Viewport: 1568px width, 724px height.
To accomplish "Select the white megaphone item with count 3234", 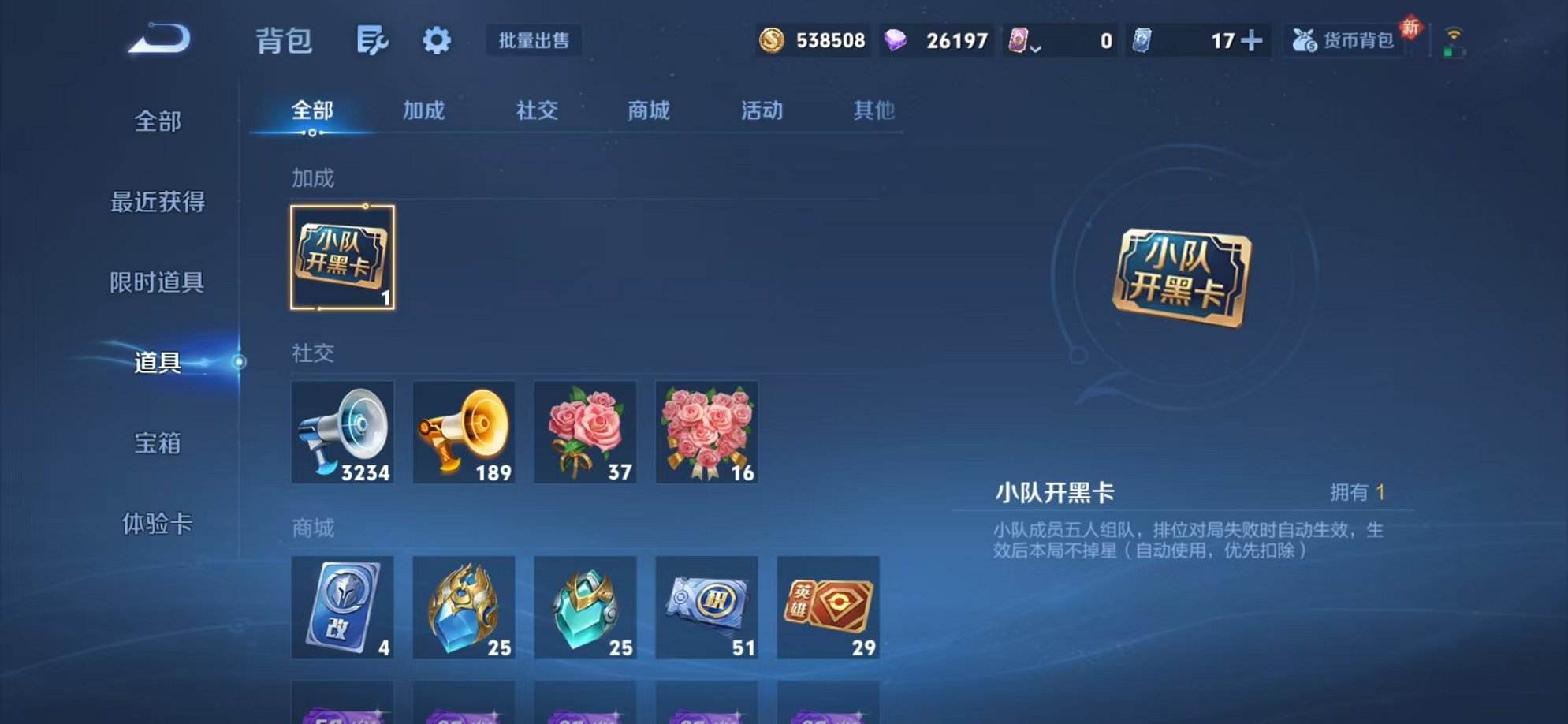I will 342,432.
